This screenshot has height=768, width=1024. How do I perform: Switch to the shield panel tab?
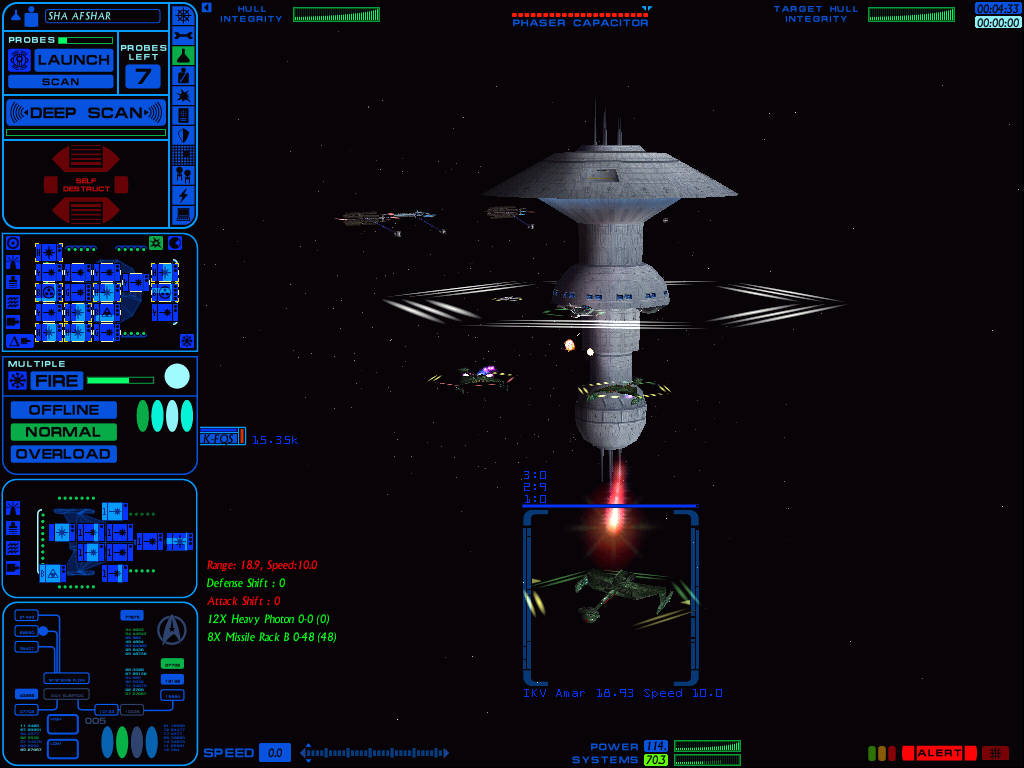click(183, 135)
